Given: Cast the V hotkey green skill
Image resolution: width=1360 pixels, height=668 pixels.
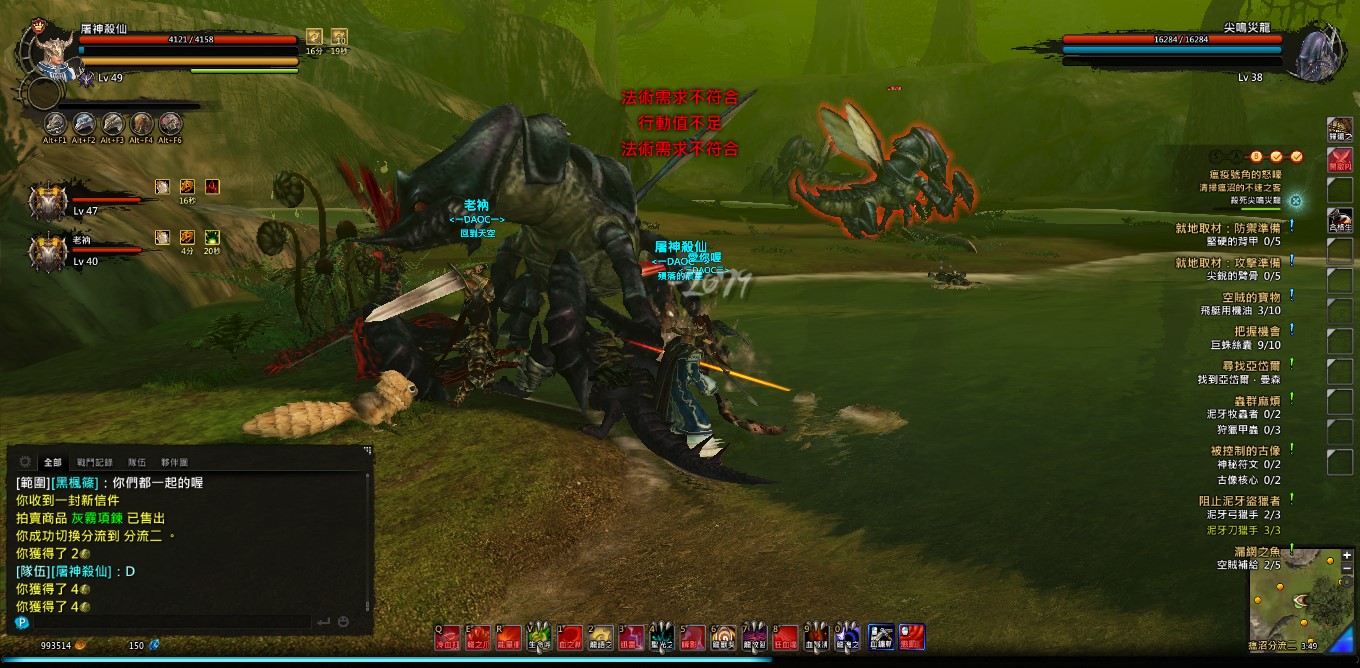Looking at the screenshot, I should [x=540, y=637].
